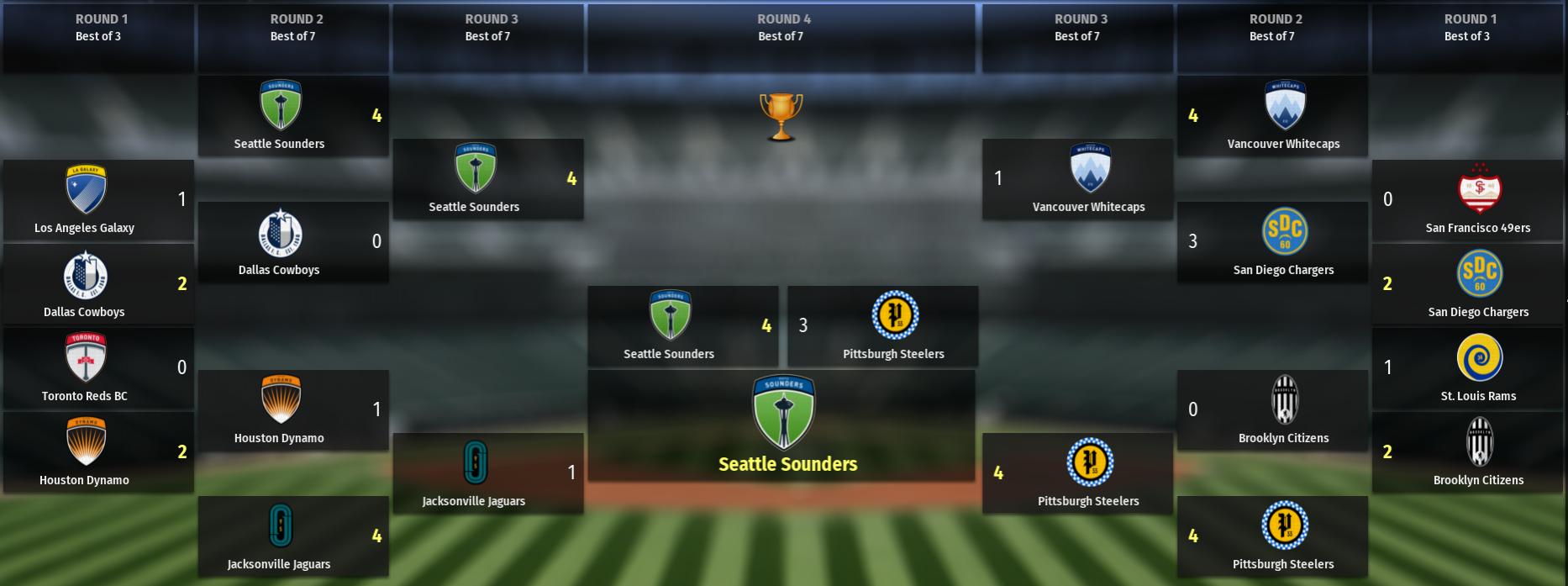Image resolution: width=1568 pixels, height=586 pixels.
Task: Choose San Diego Chargers tile with score 3
Action: point(1272,242)
